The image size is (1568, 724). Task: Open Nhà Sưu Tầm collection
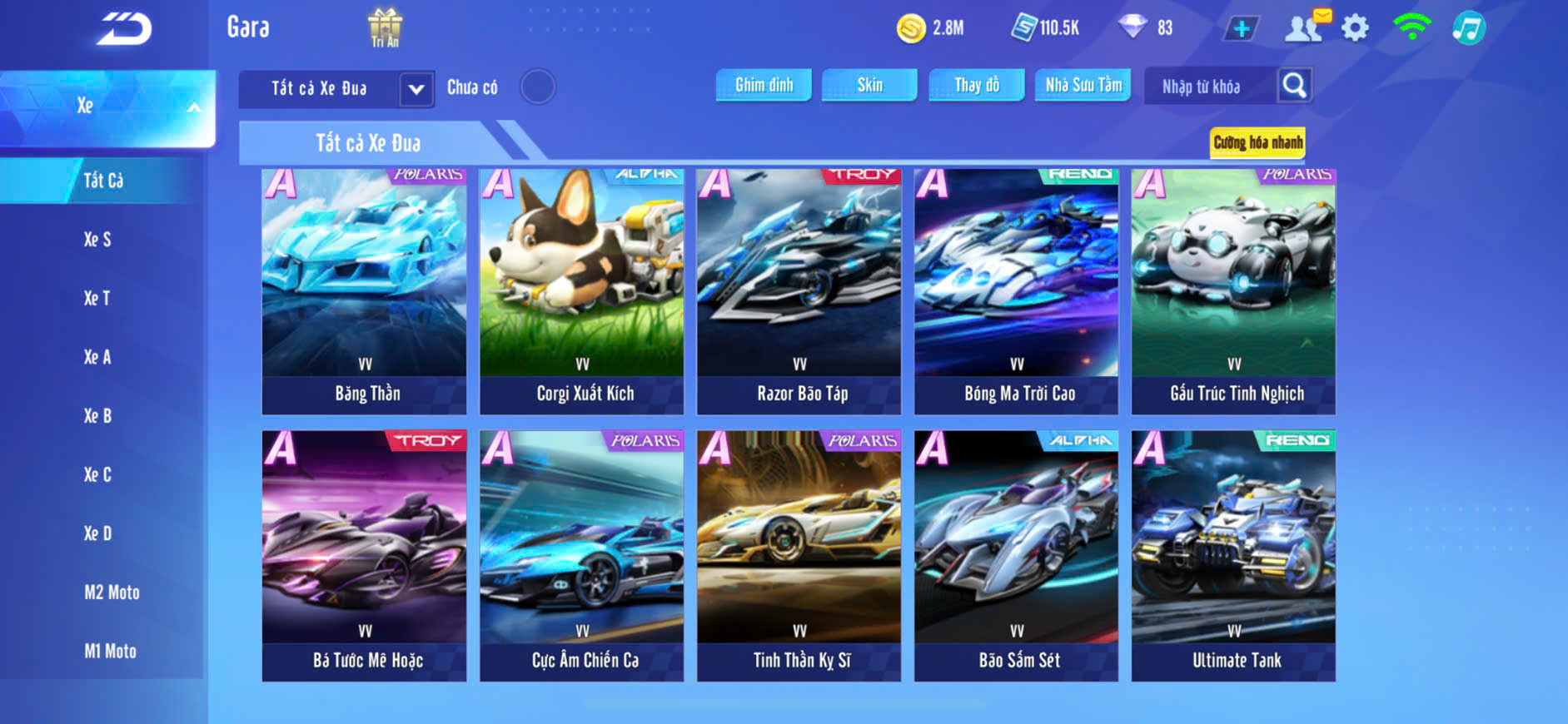(x=1083, y=85)
